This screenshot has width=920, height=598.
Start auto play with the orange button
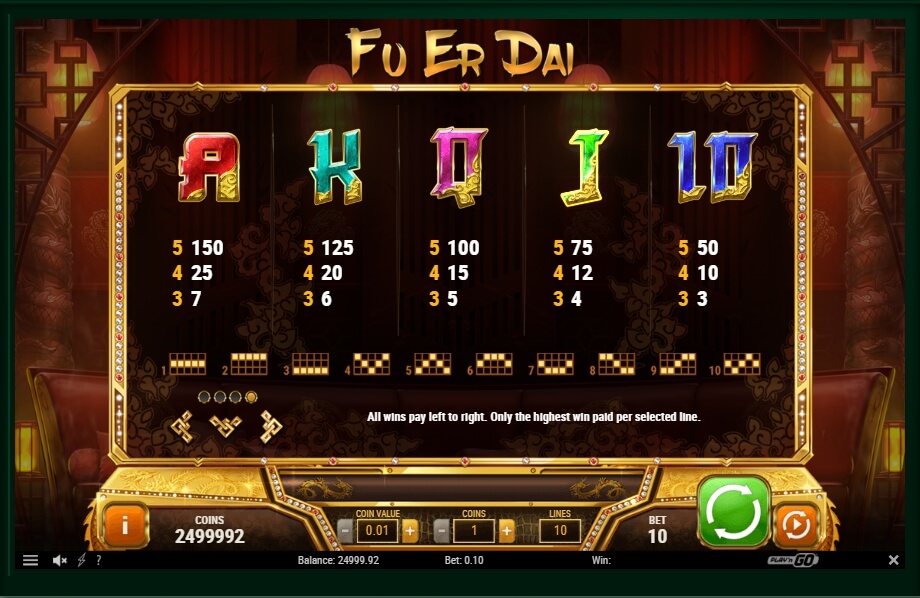click(x=795, y=524)
